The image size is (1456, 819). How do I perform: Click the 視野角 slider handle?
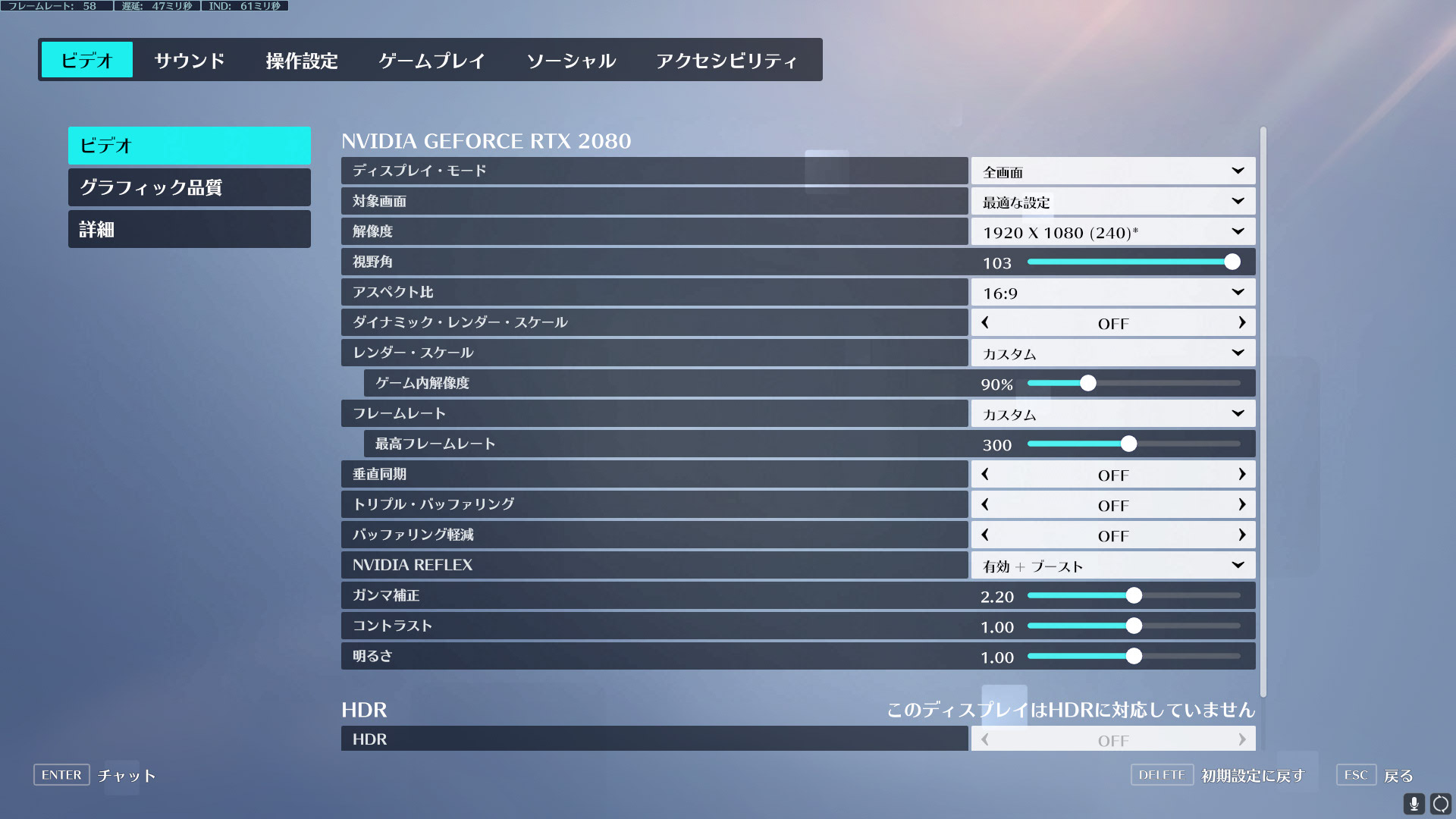[1232, 262]
